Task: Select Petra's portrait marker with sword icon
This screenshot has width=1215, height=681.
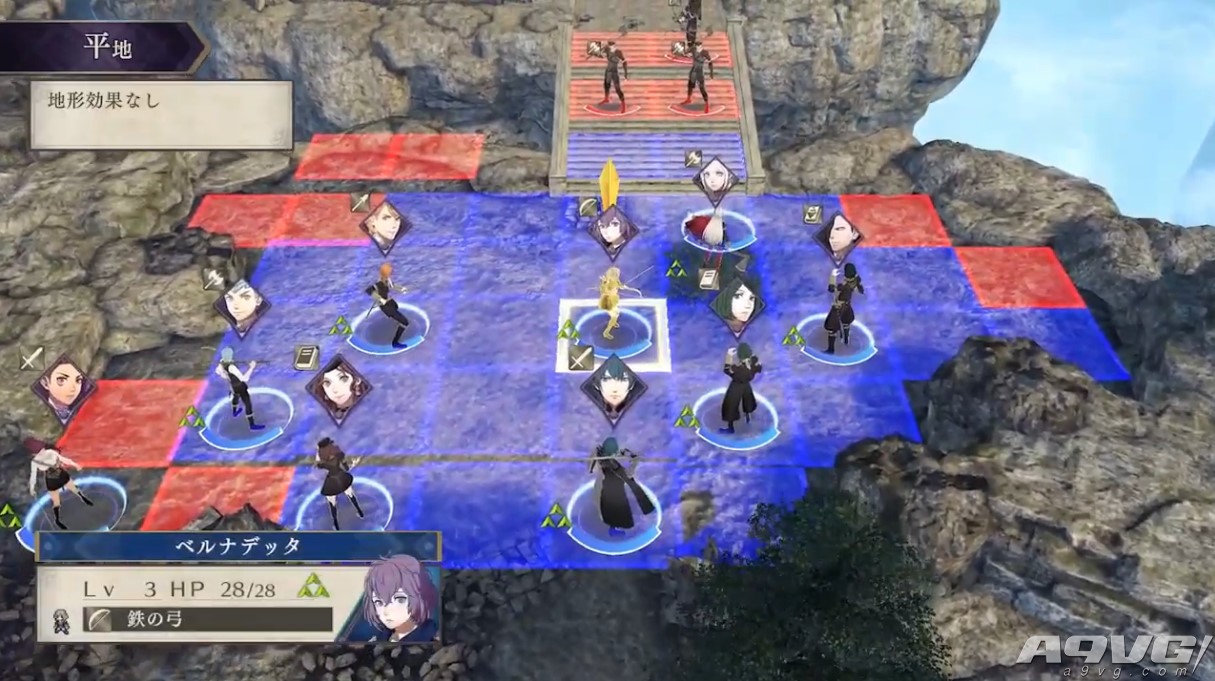Action: 62,386
